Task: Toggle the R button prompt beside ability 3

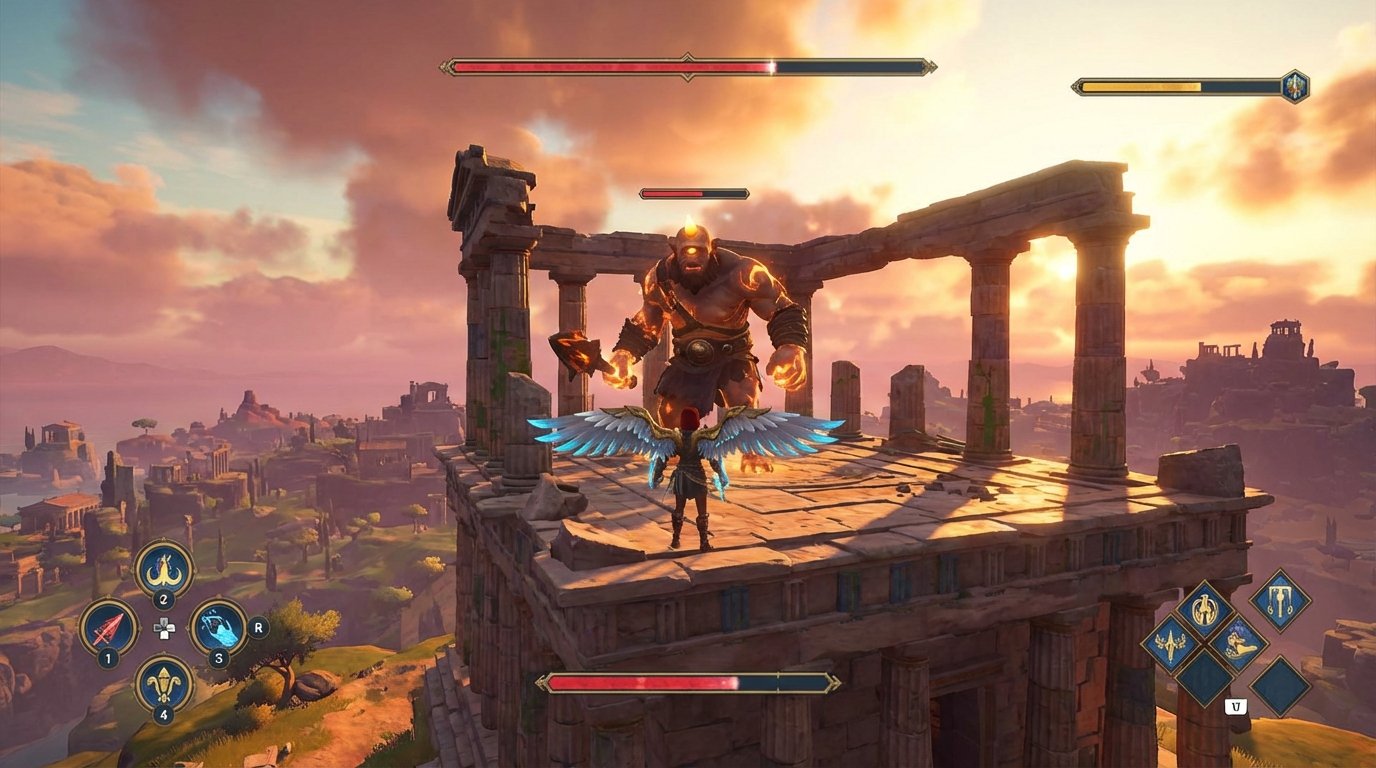Action: [257, 628]
